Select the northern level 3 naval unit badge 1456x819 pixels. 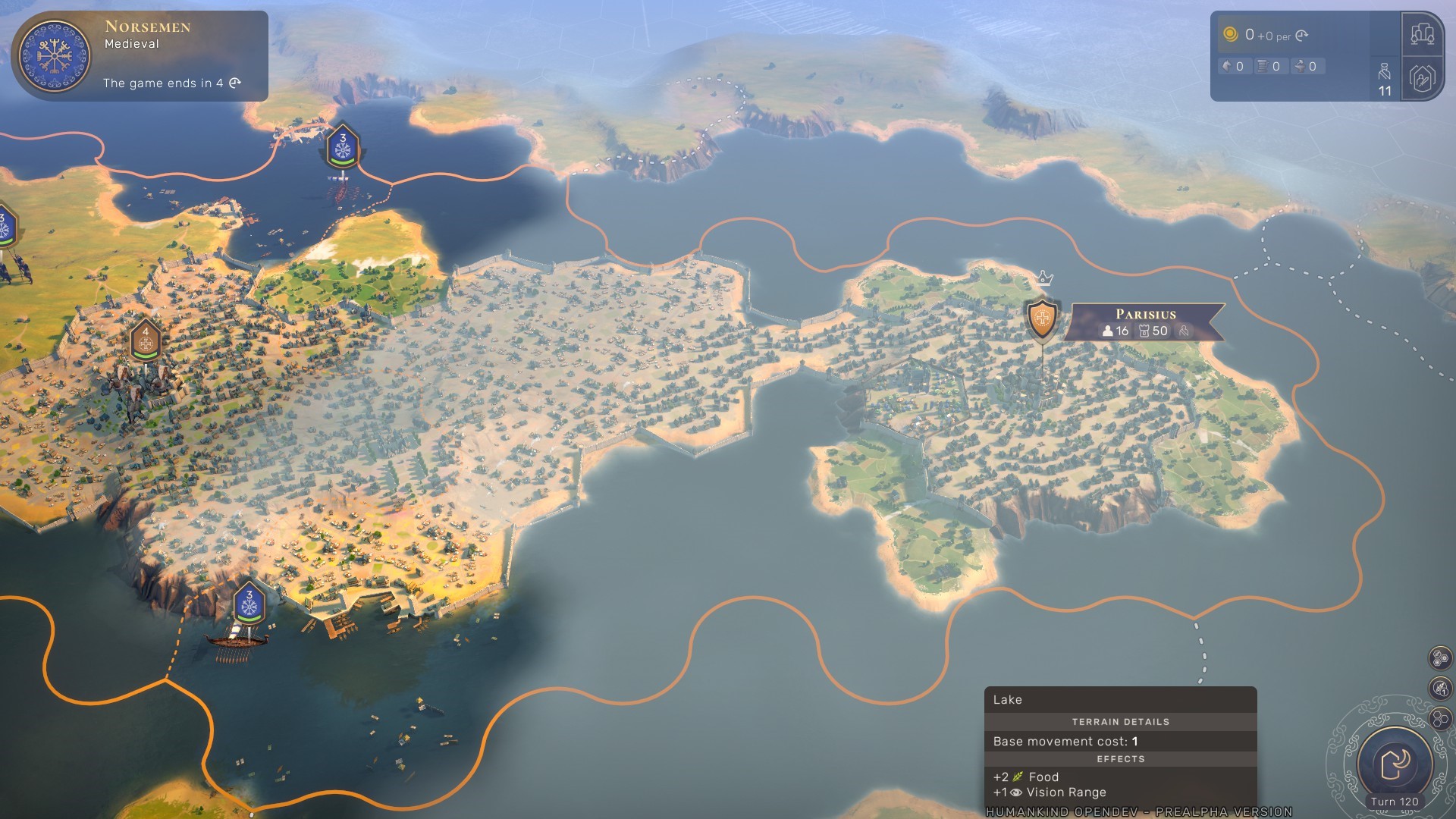[343, 147]
